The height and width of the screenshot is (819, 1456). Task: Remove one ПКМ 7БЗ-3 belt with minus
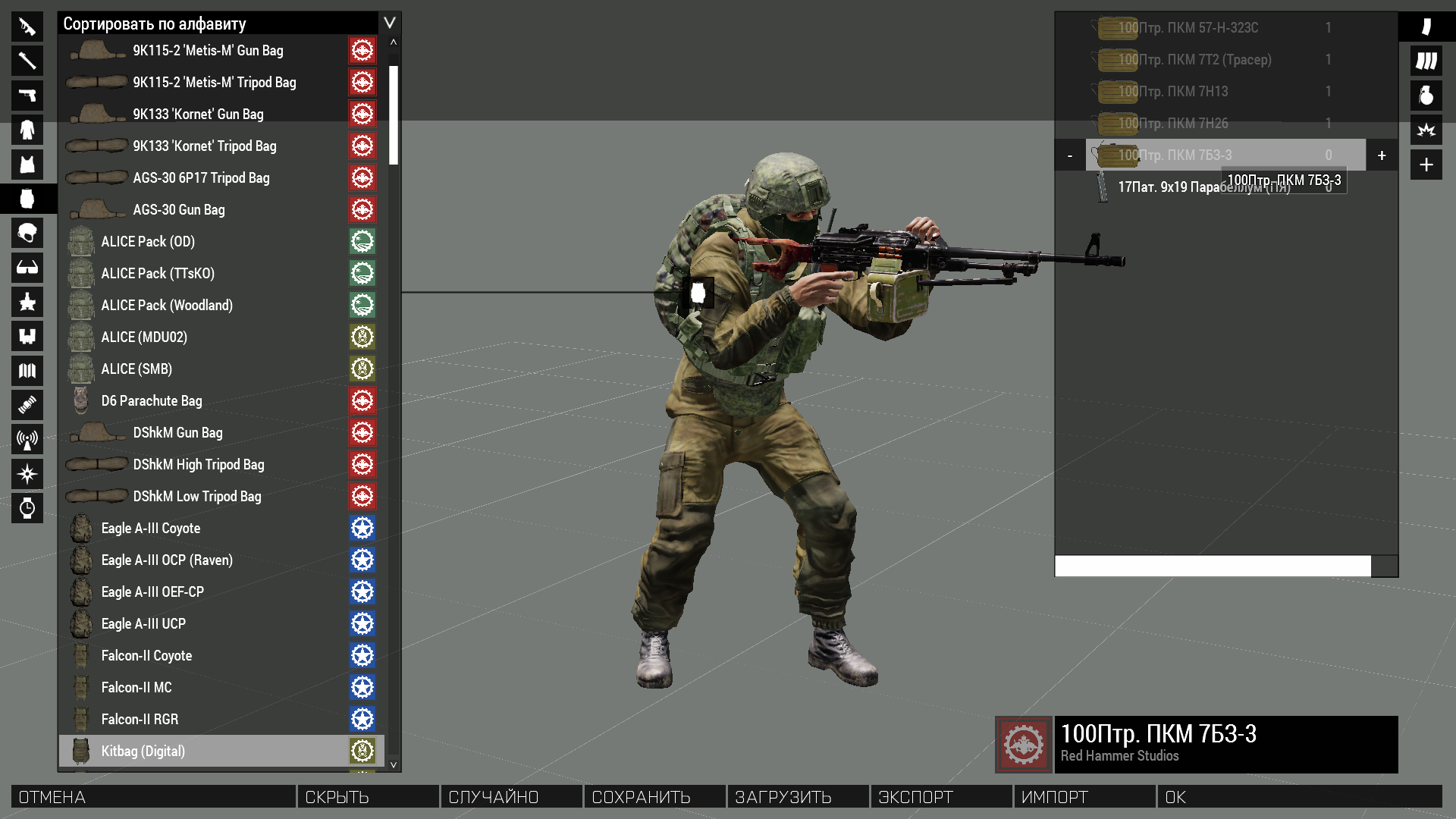[x=1070, y=155]
